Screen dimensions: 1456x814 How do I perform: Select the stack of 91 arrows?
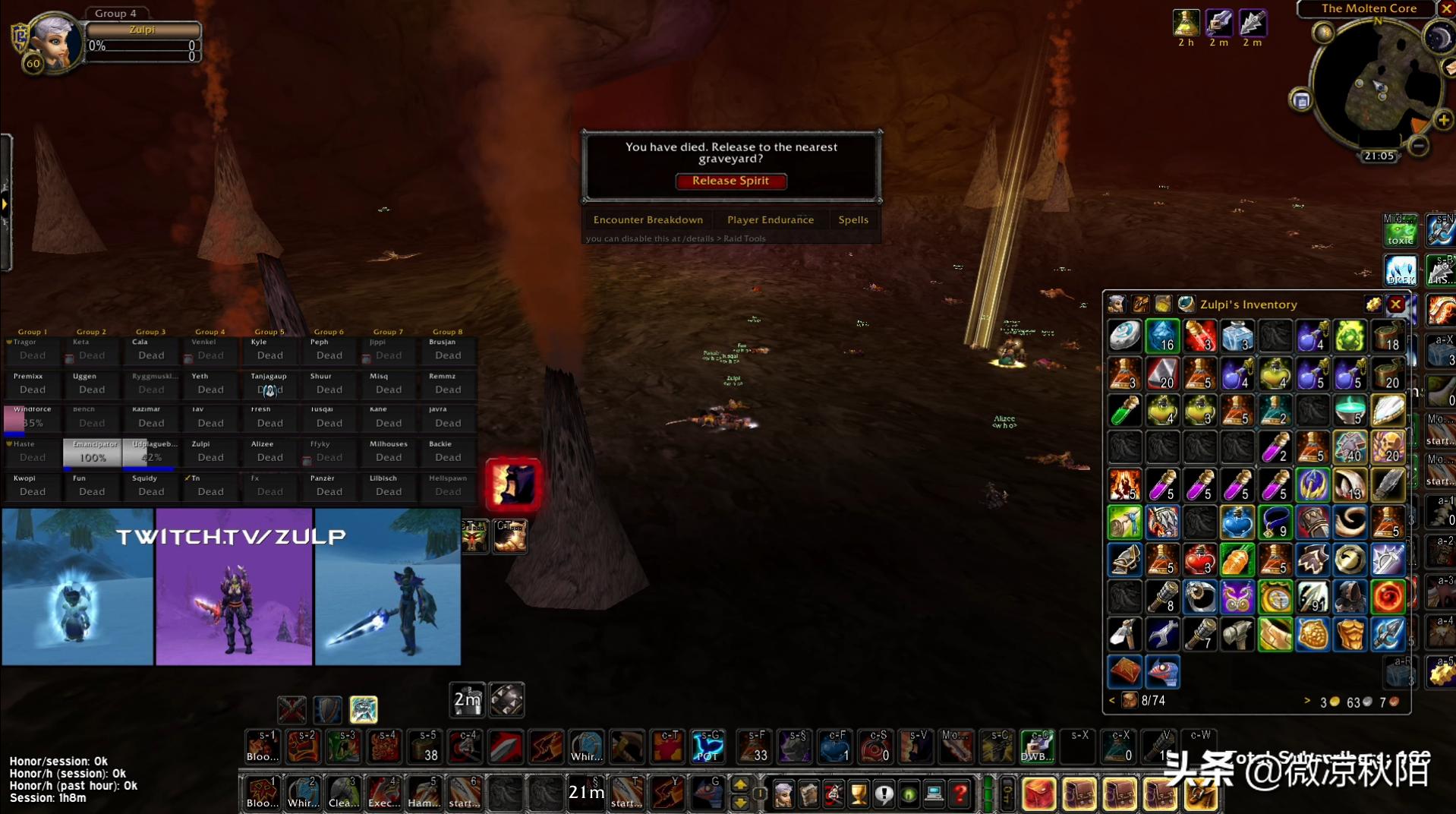[1312, 598]
